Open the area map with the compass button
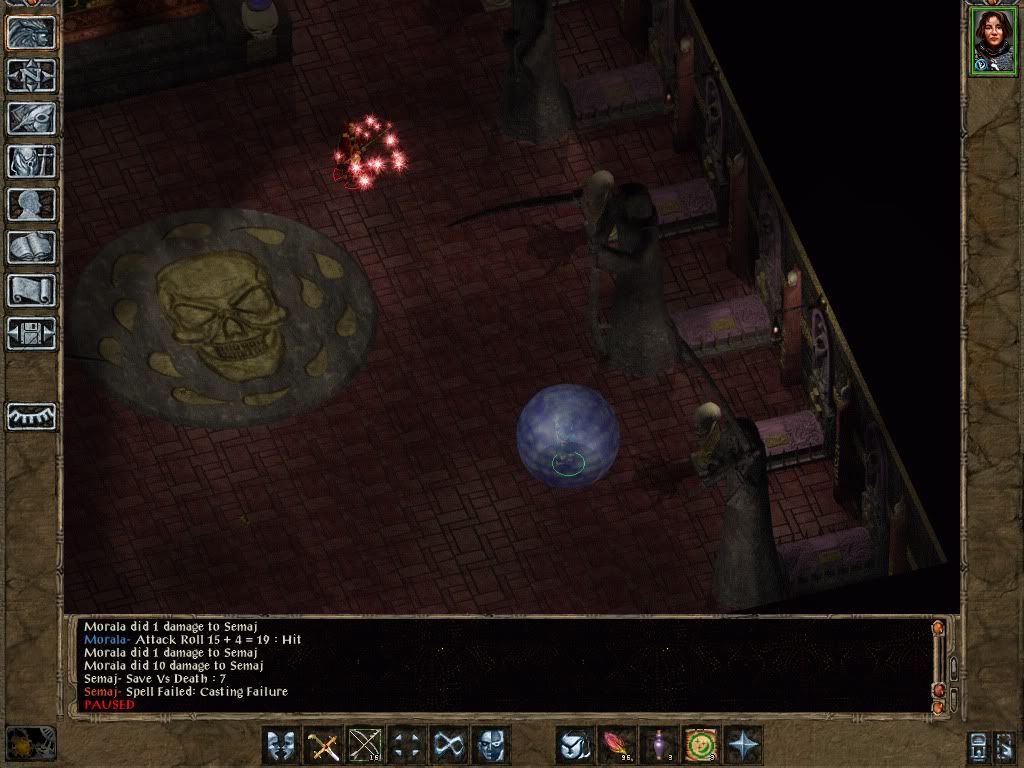1024x768 pixels. 31,75
